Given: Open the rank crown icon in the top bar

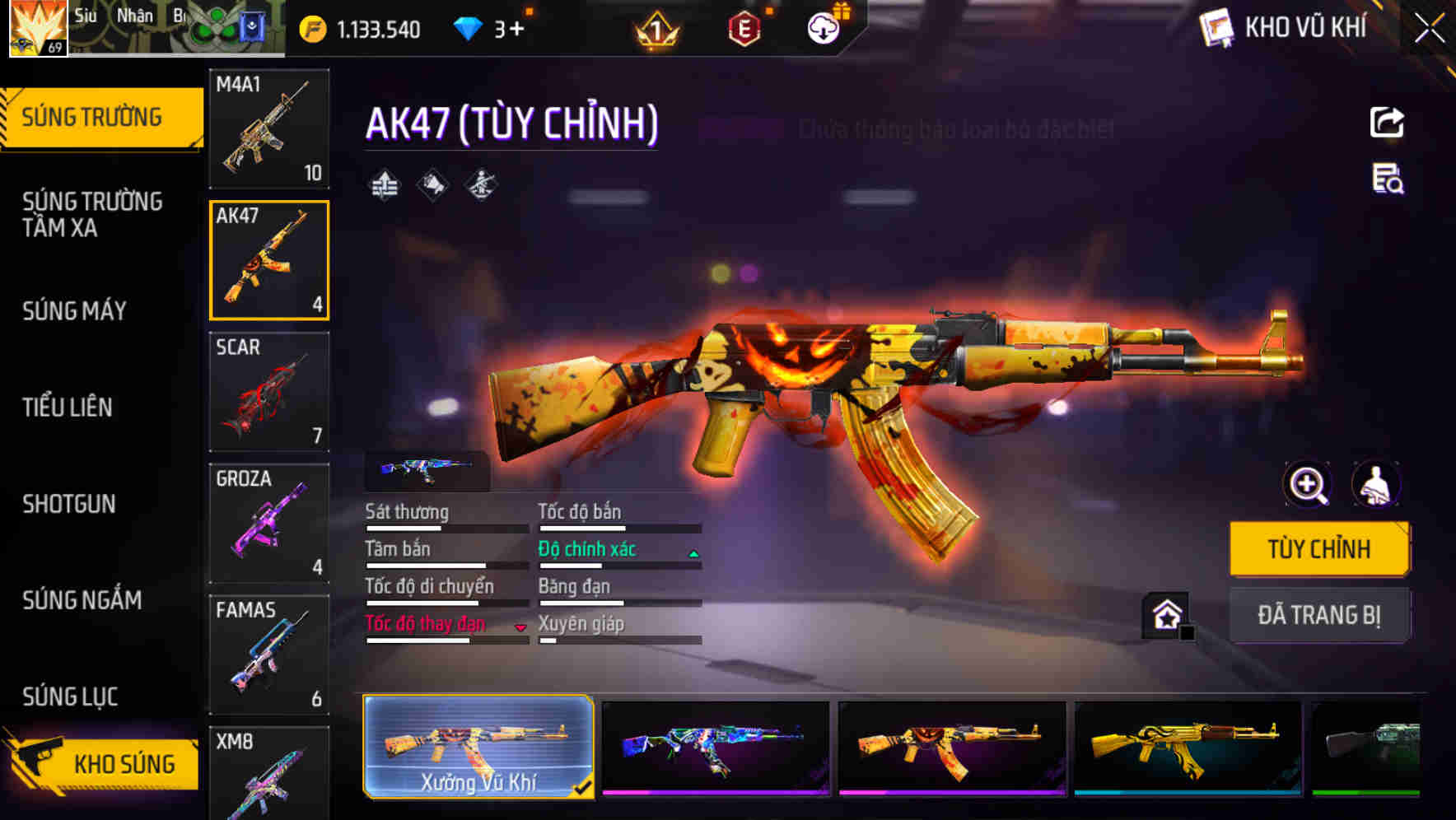Looking at the screenshot, I should point(656,27).
